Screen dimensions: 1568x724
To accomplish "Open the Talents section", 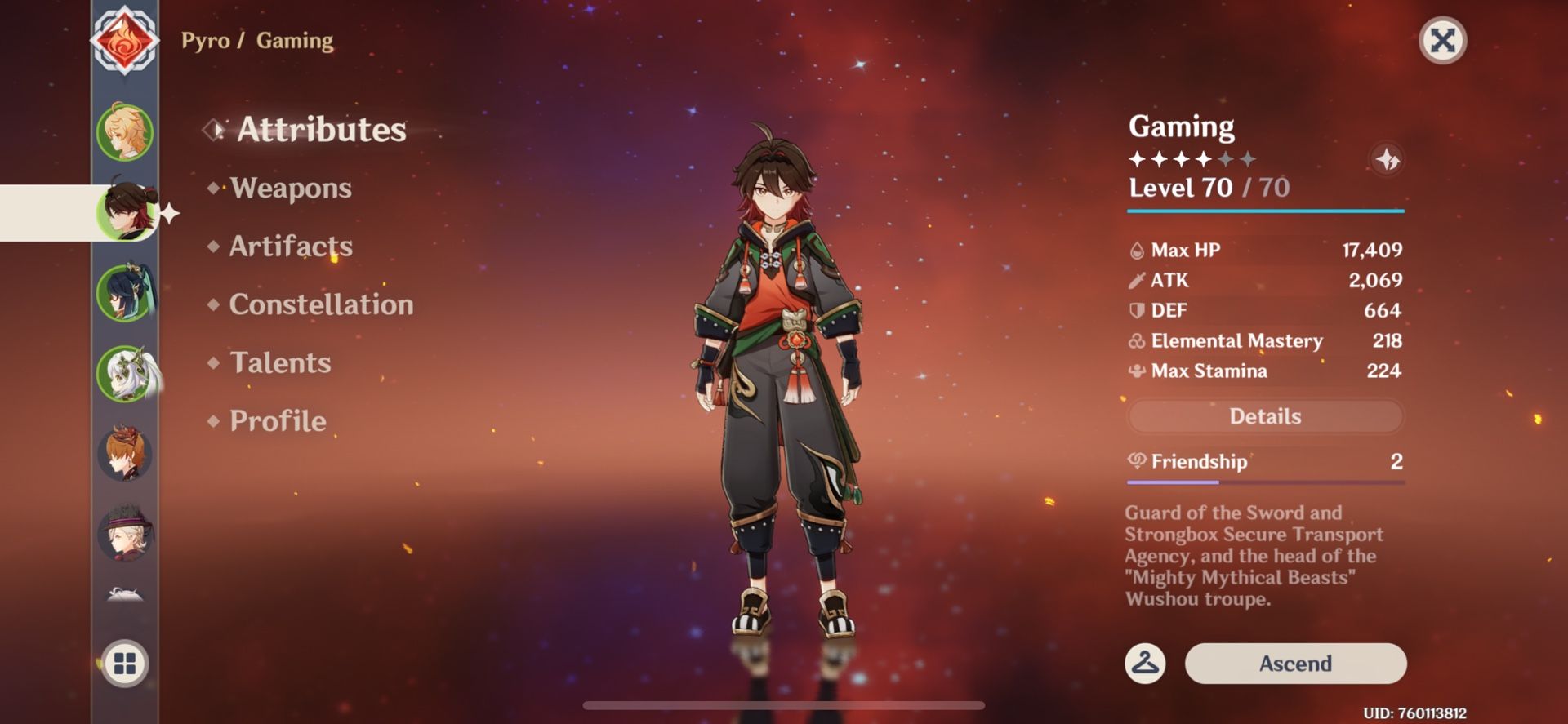I will coord(280,363).
